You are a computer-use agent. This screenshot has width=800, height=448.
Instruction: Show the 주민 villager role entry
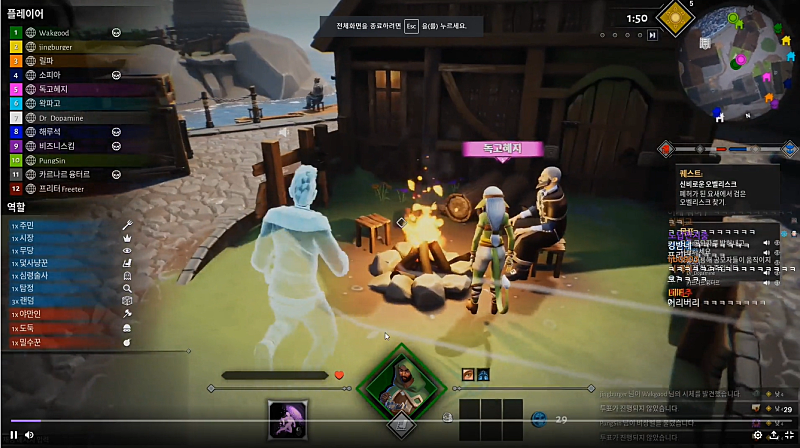[x=60, y=225]
